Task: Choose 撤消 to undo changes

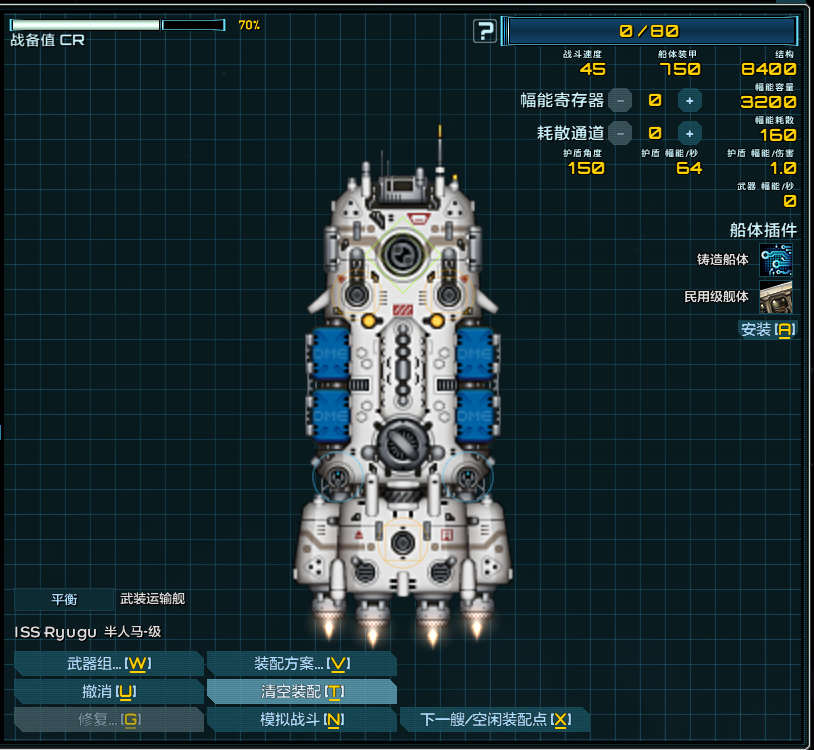Action: [109, 692]
